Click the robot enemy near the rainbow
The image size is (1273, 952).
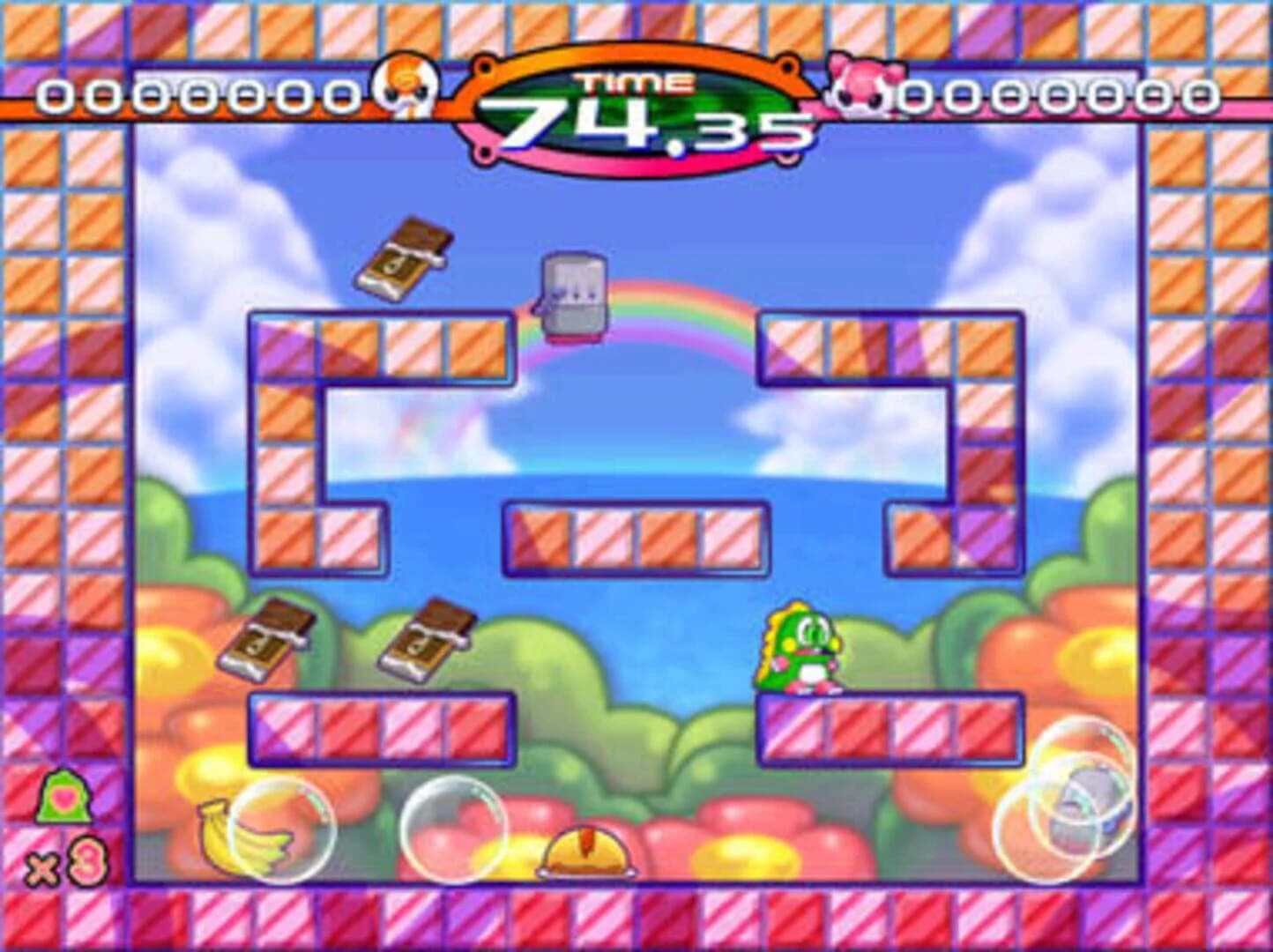point(572,295)
